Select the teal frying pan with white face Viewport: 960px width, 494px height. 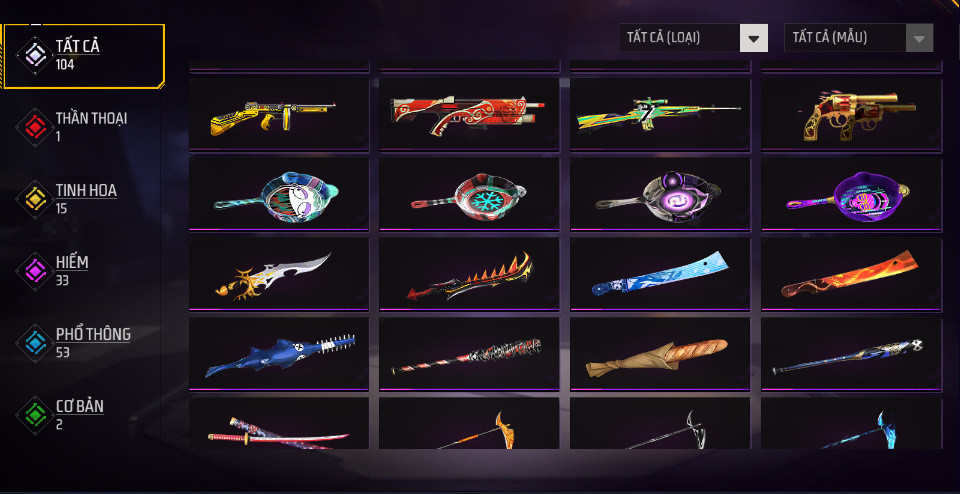click(x=274, y=194)
